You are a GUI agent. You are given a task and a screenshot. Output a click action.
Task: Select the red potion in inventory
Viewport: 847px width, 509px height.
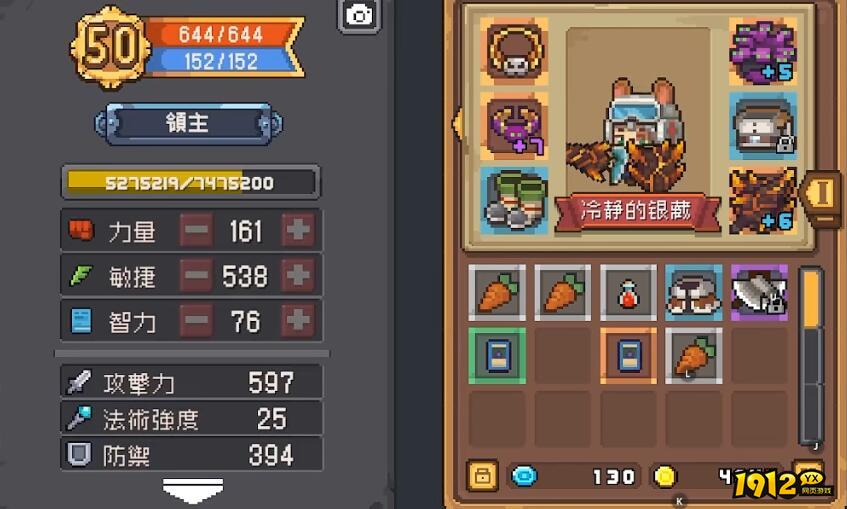click(628, 292)
